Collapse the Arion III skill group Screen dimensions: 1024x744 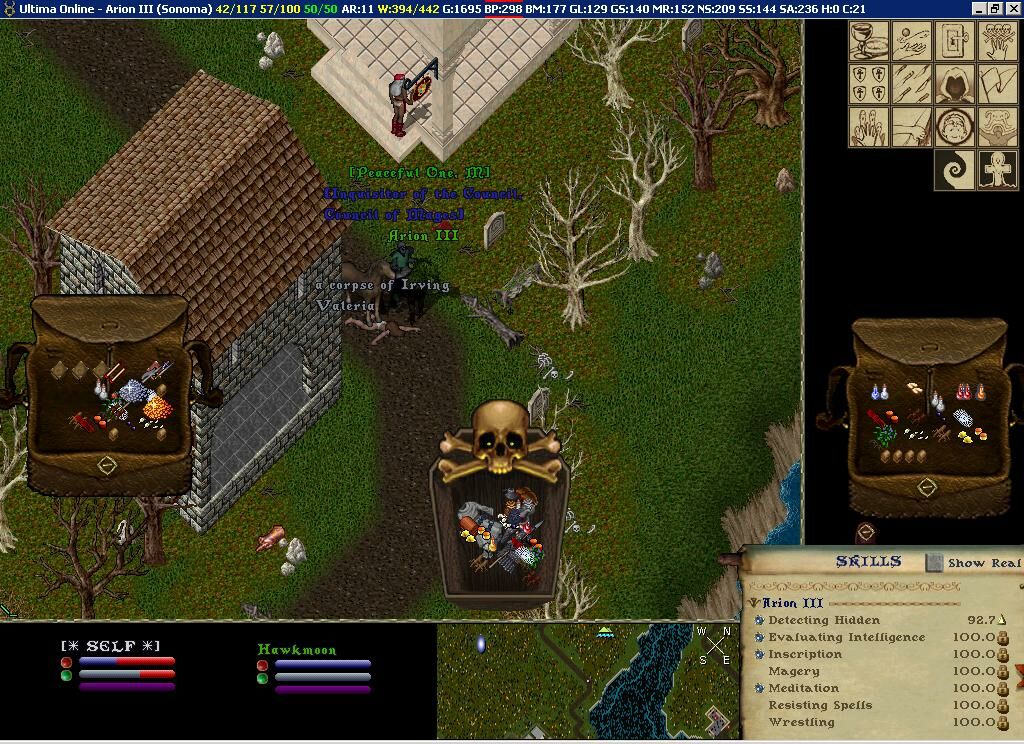click(754, 603)
